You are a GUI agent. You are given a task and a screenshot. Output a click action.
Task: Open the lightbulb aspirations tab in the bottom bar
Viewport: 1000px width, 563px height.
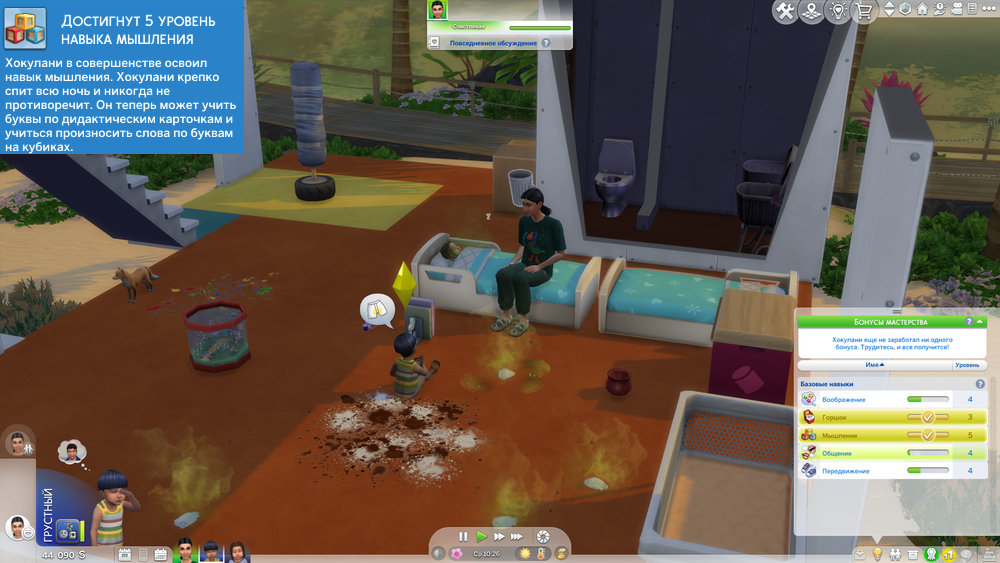click(x=877, y=553)
